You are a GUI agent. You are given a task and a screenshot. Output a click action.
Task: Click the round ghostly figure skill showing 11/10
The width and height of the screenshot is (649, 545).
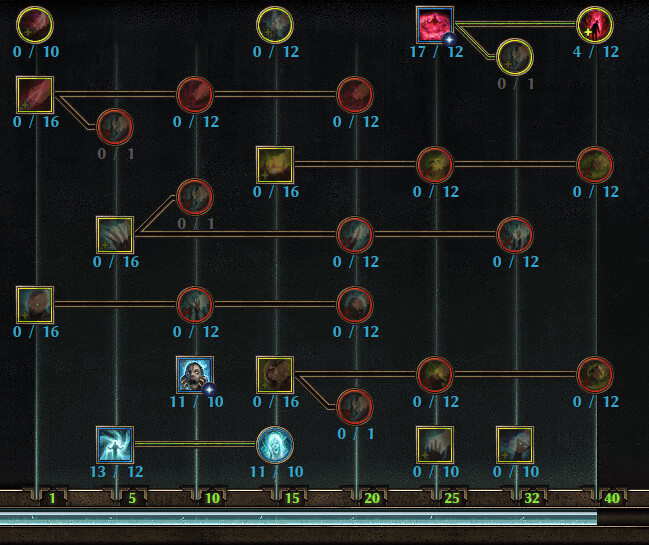point(275,444)
